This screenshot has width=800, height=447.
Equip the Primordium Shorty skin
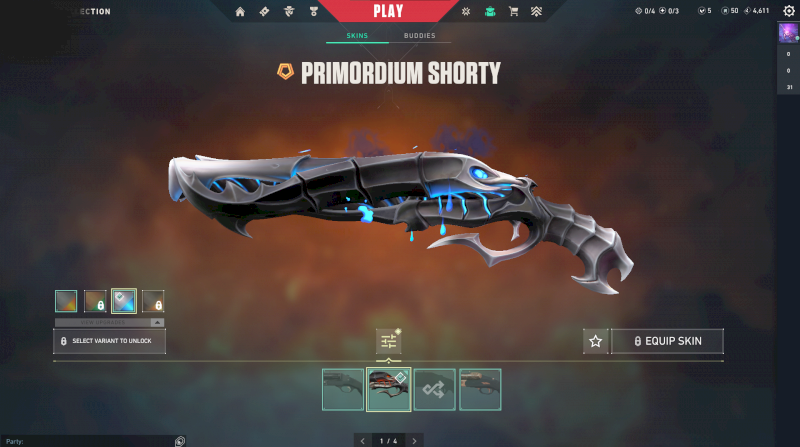tap(667, 341)
